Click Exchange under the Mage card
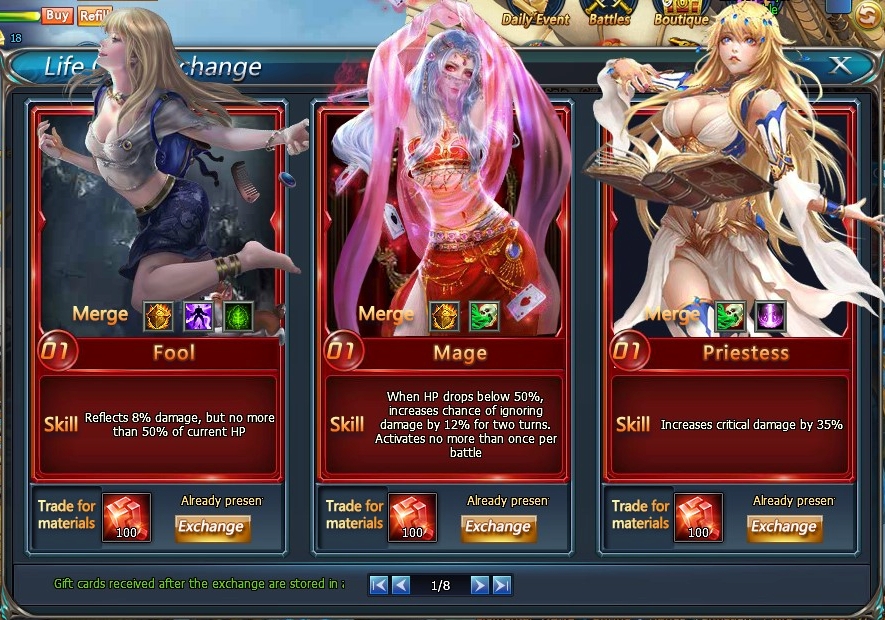This screenshot has height=620, width=885. coord(498,527)
